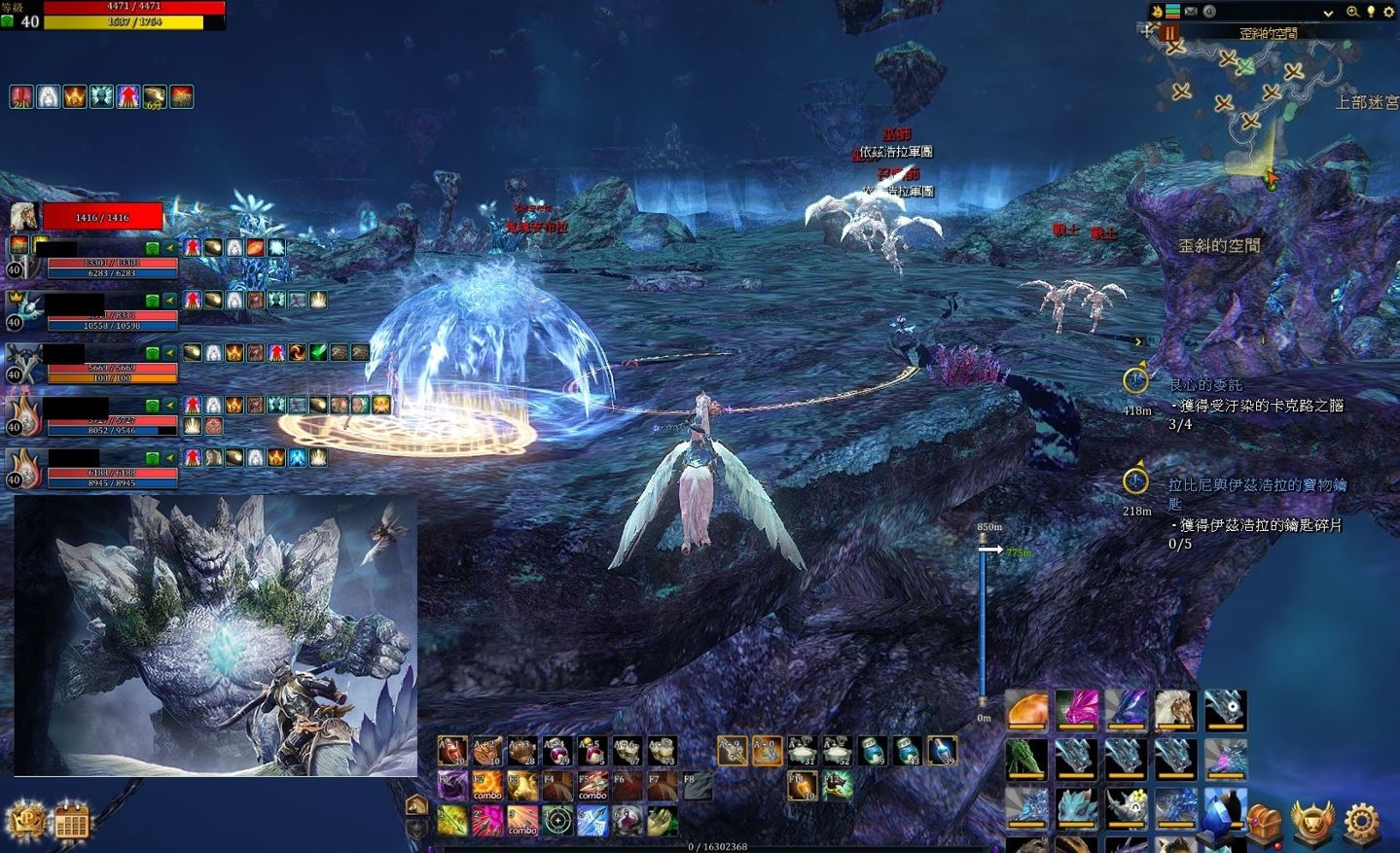The width and height of the screenshot is (1400, 853).
Task: Use the blue winged arrow skill
Action: [x=592, y=821]
